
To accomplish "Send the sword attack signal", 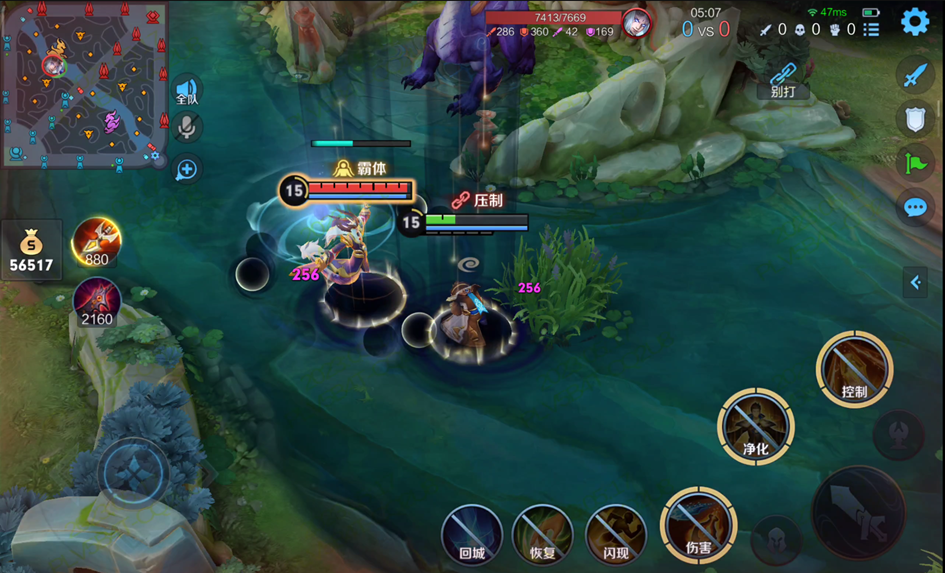I will coord(915,74).
